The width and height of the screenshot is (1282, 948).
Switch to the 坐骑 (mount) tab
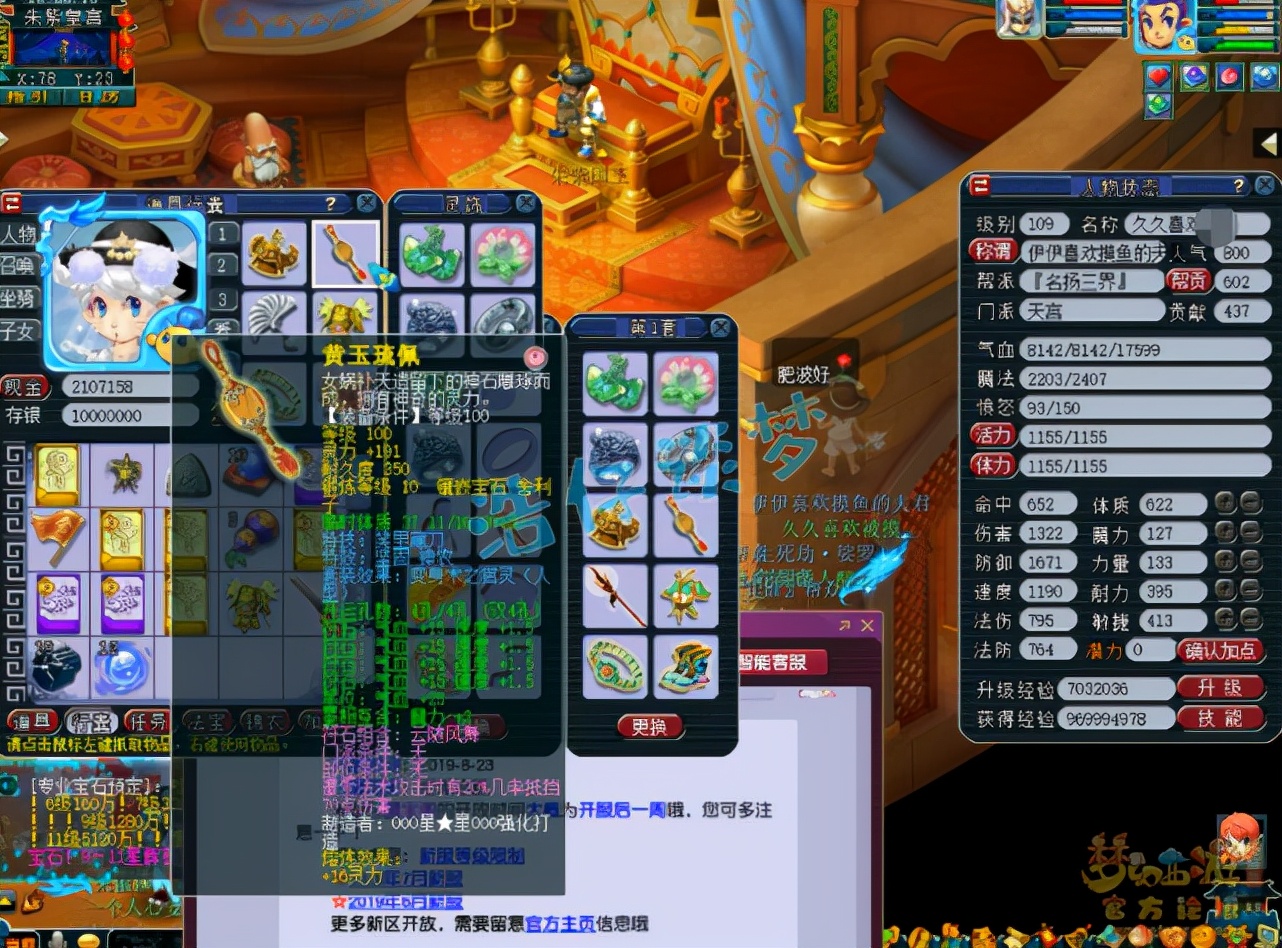click(17, 298)
